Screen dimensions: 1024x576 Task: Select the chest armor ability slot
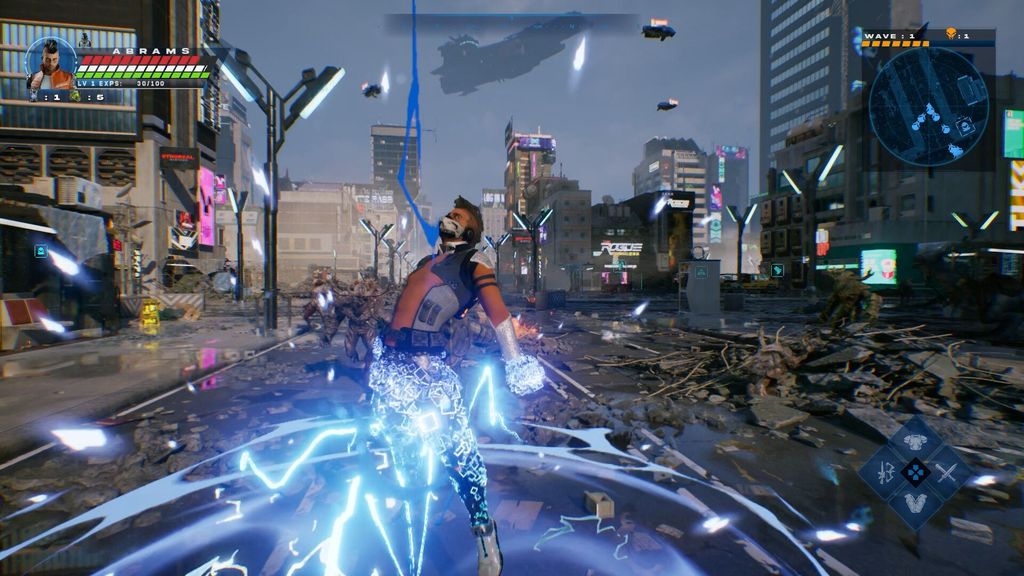(915, 441)
